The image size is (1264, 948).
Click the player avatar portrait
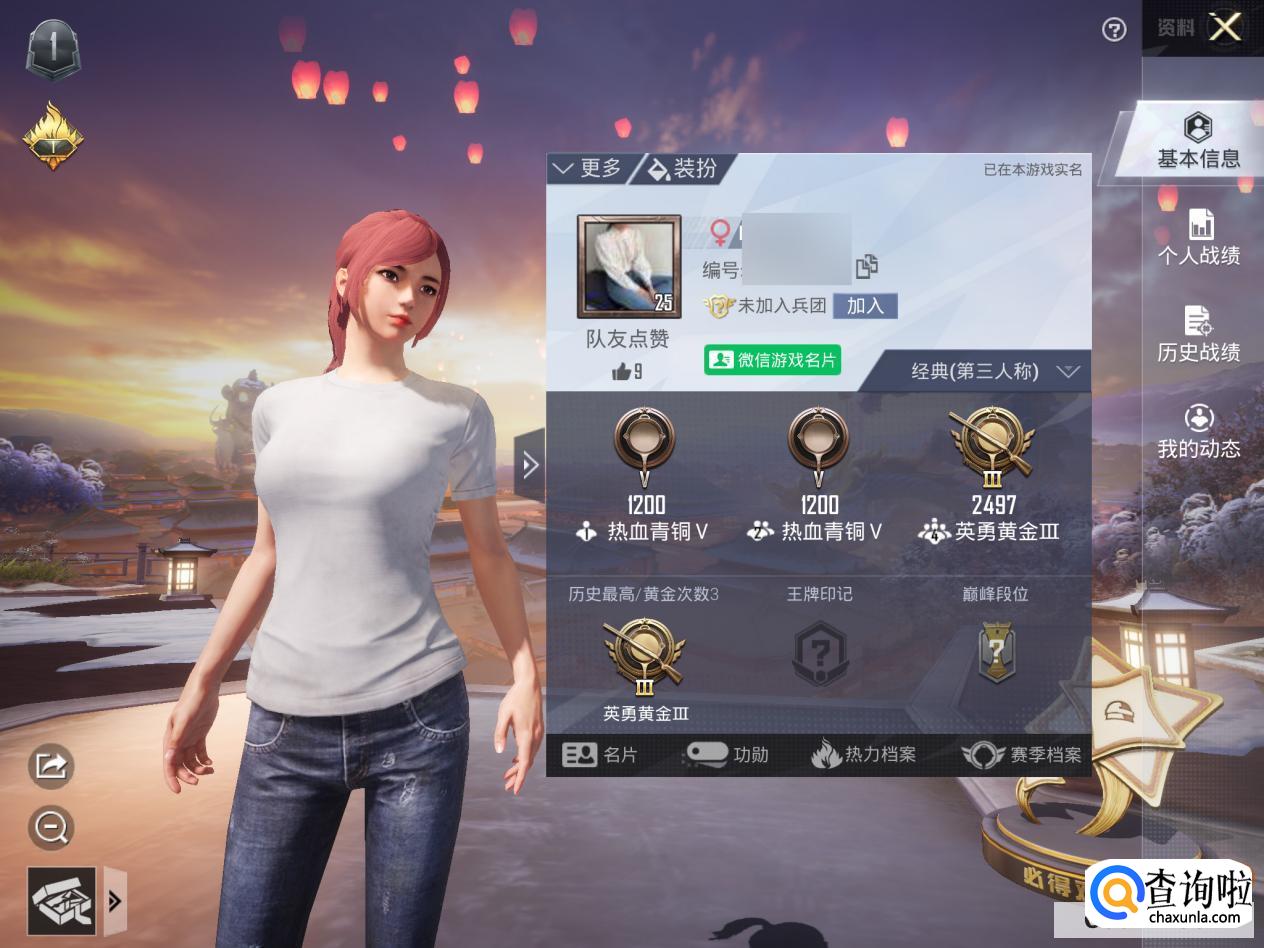coord(629,266)
